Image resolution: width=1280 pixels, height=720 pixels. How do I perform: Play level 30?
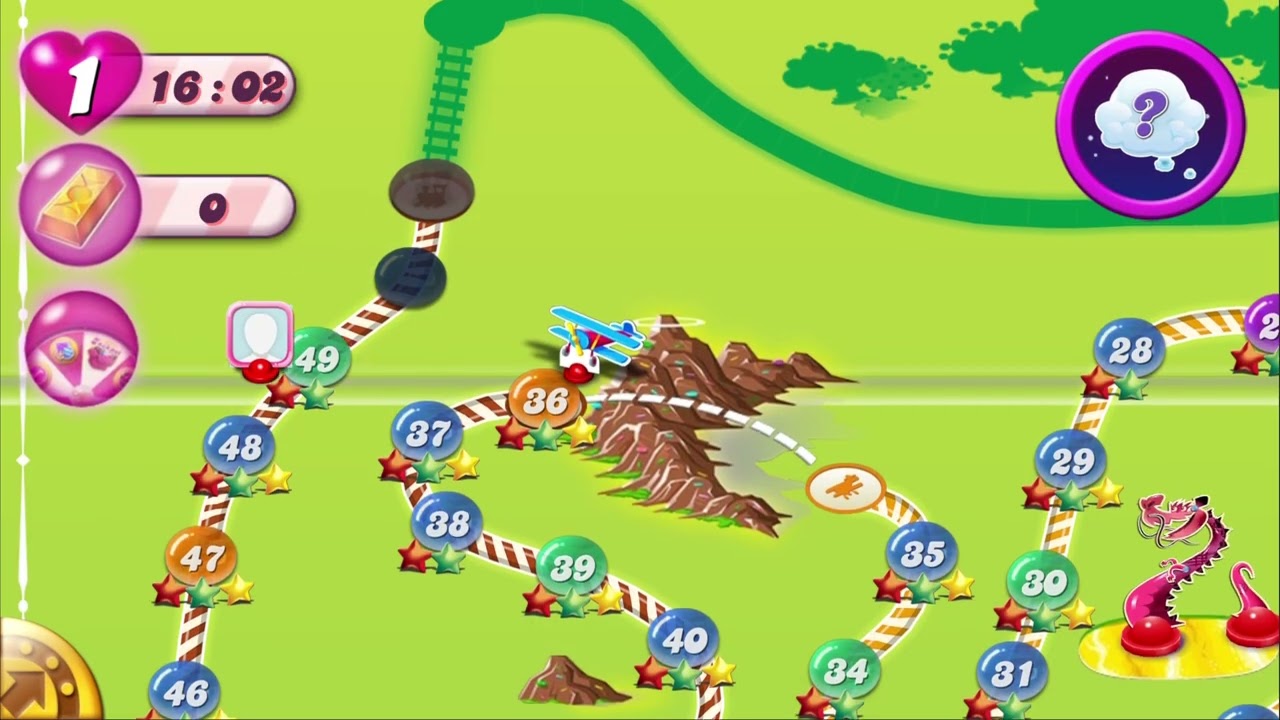coord(1042,582)
